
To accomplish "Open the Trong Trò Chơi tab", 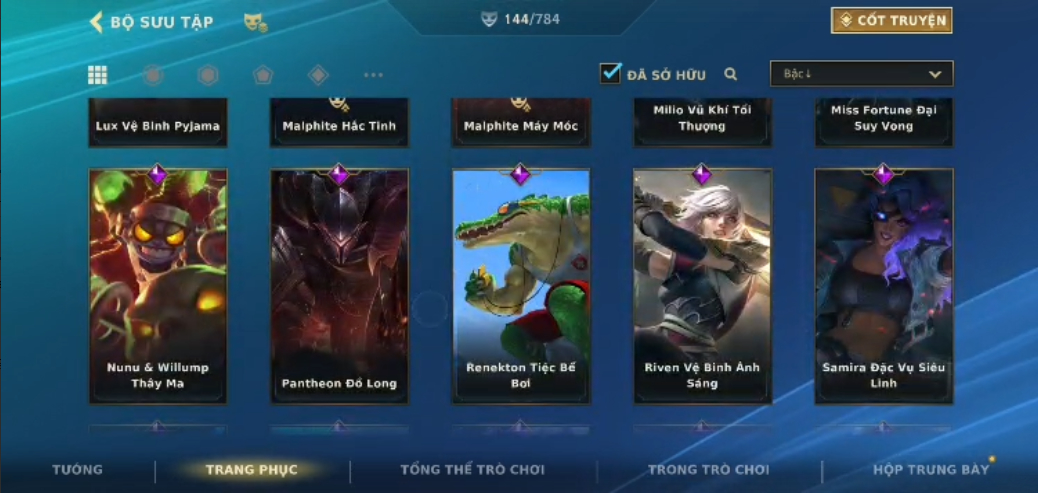I will (708, 470).
